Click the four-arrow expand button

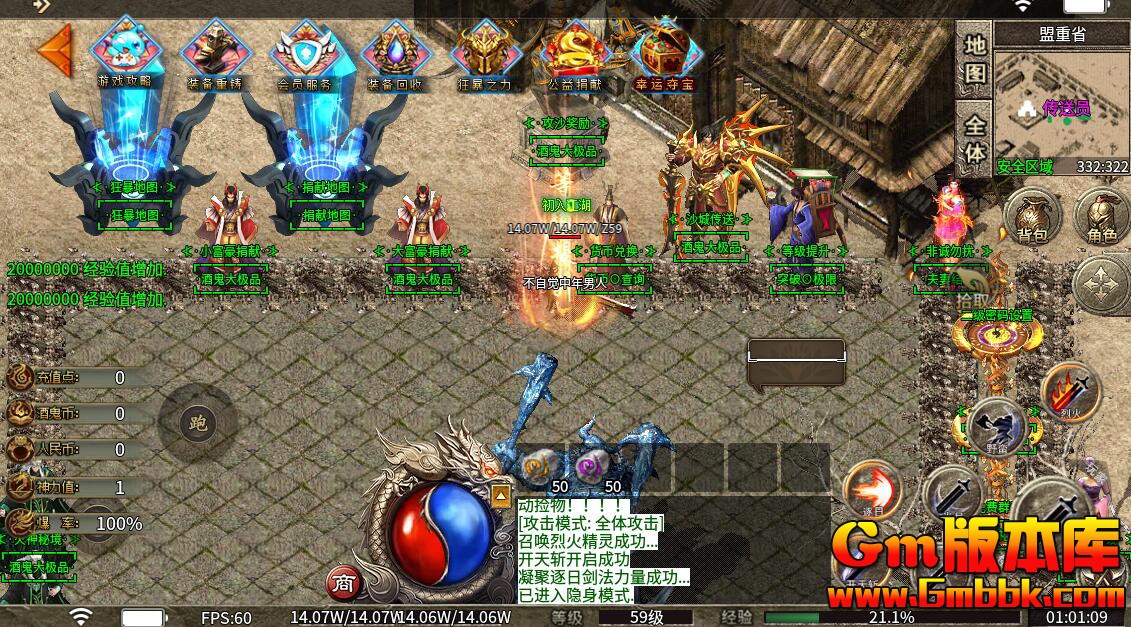tap(1102, 284)
